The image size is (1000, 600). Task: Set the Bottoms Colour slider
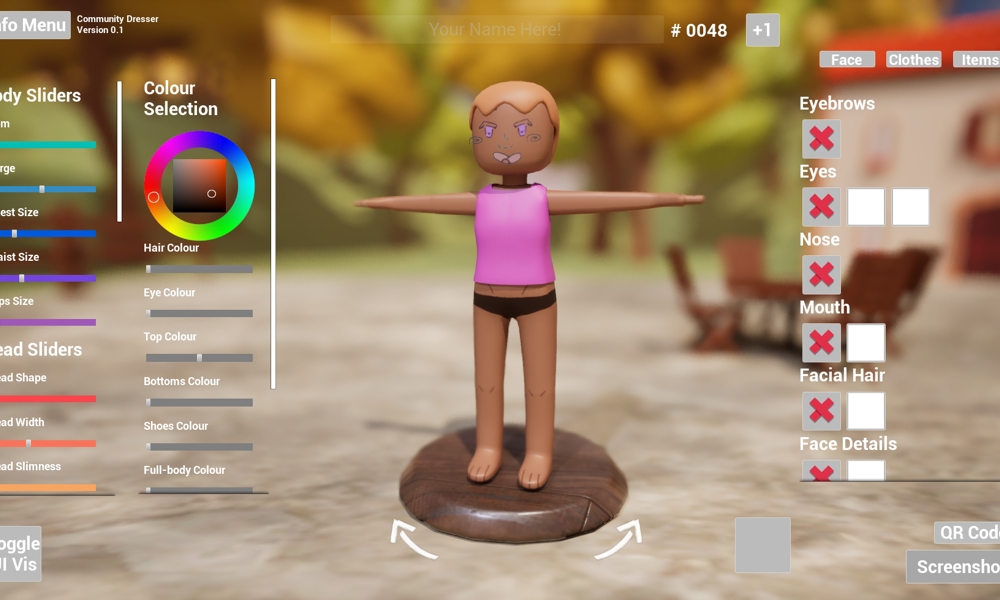click(199, 402)
